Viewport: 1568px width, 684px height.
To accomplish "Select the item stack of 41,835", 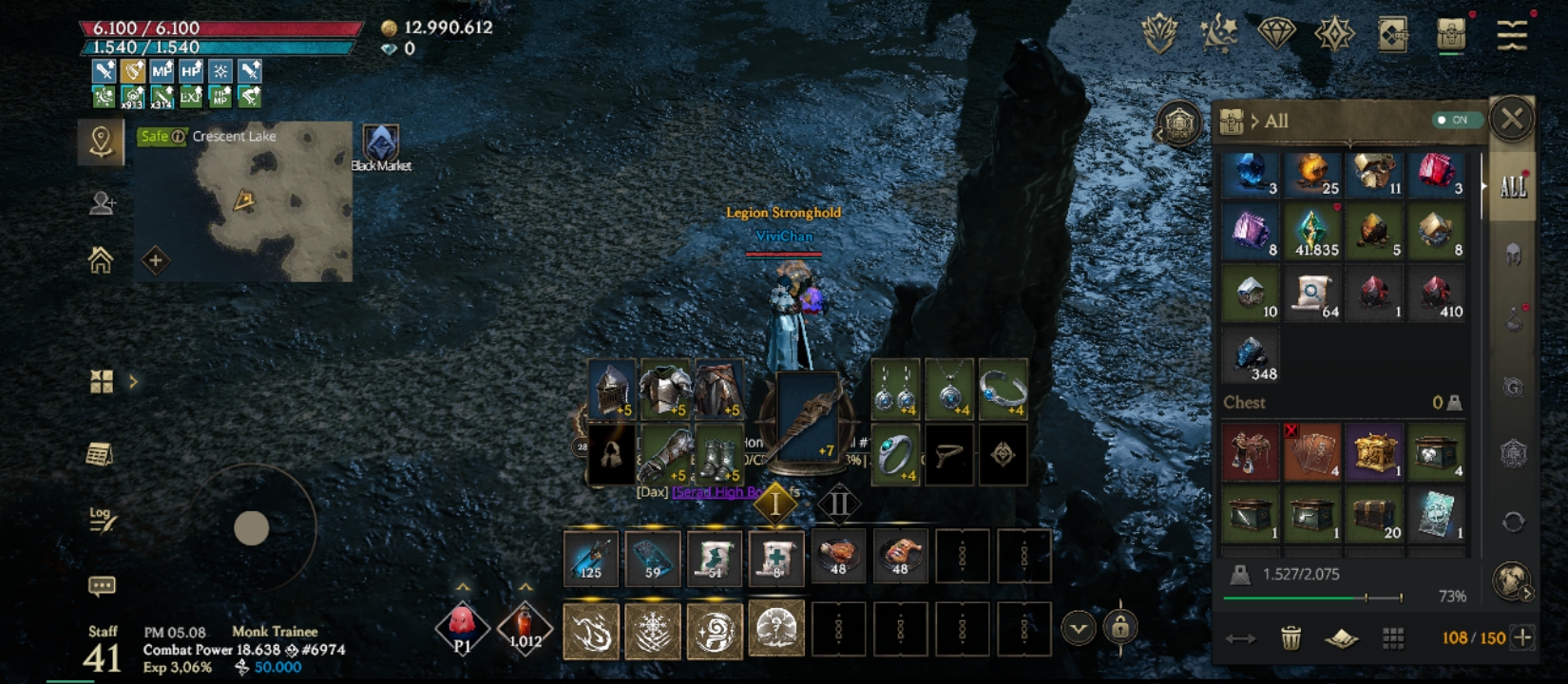I will 1312,233.
